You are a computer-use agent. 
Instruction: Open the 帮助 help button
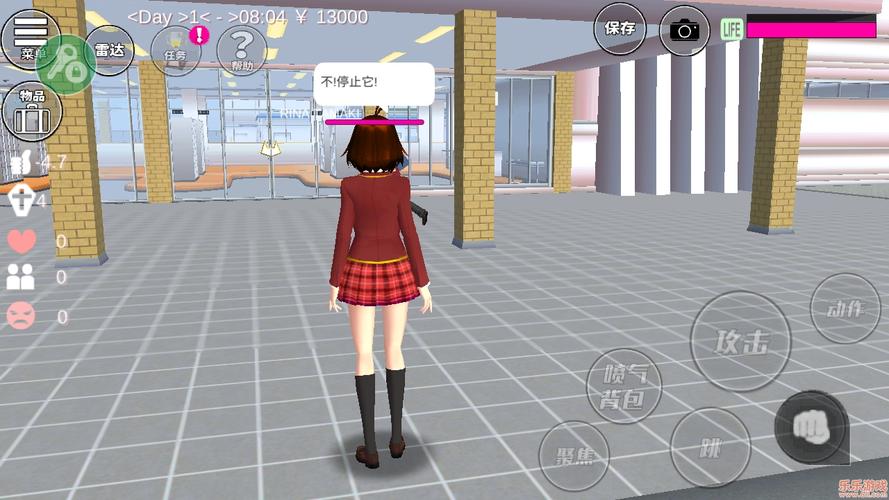(x=241, y=48)
